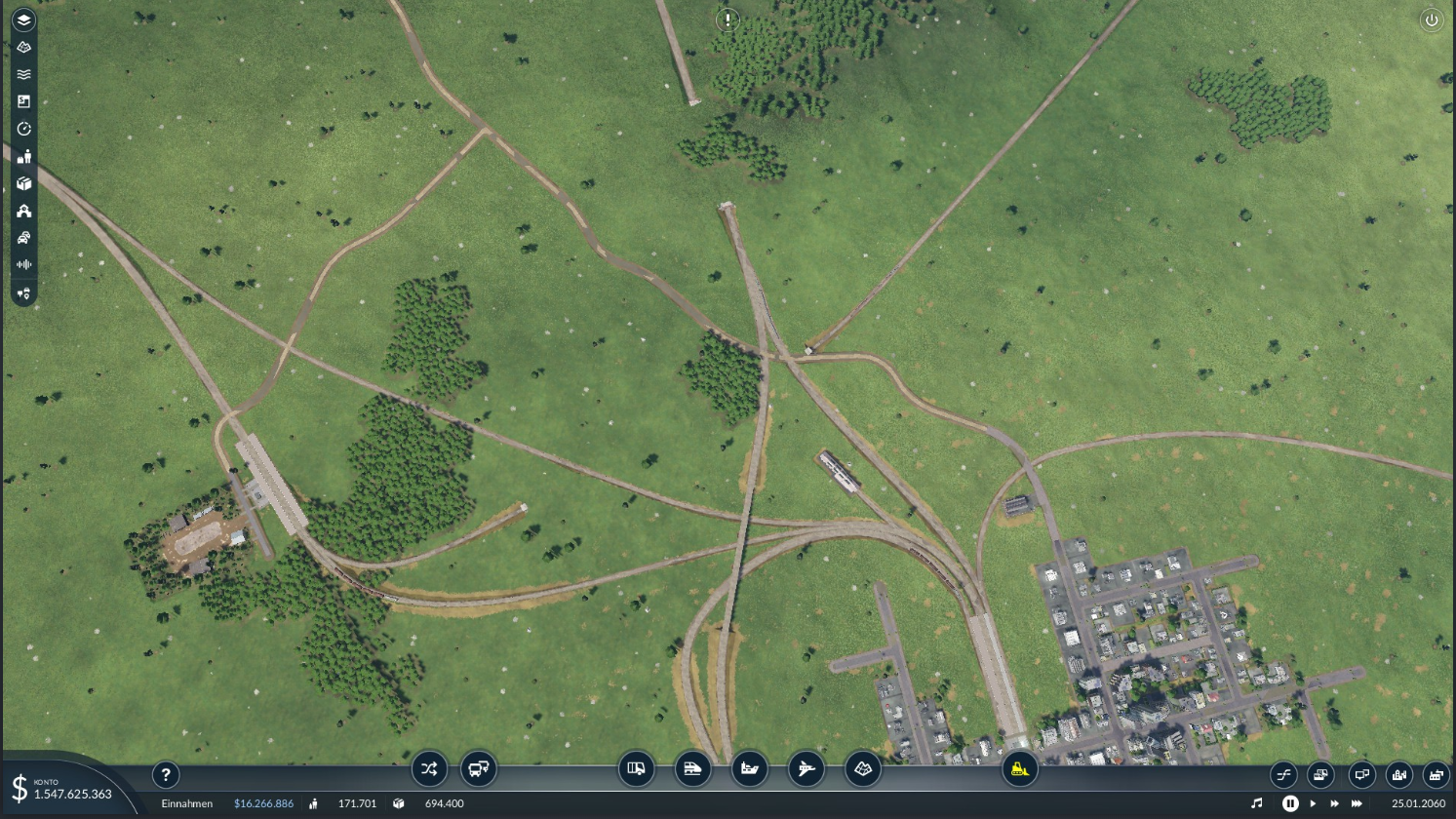
Task: Set game speed to normal play
Action: tap(1314, 803)
